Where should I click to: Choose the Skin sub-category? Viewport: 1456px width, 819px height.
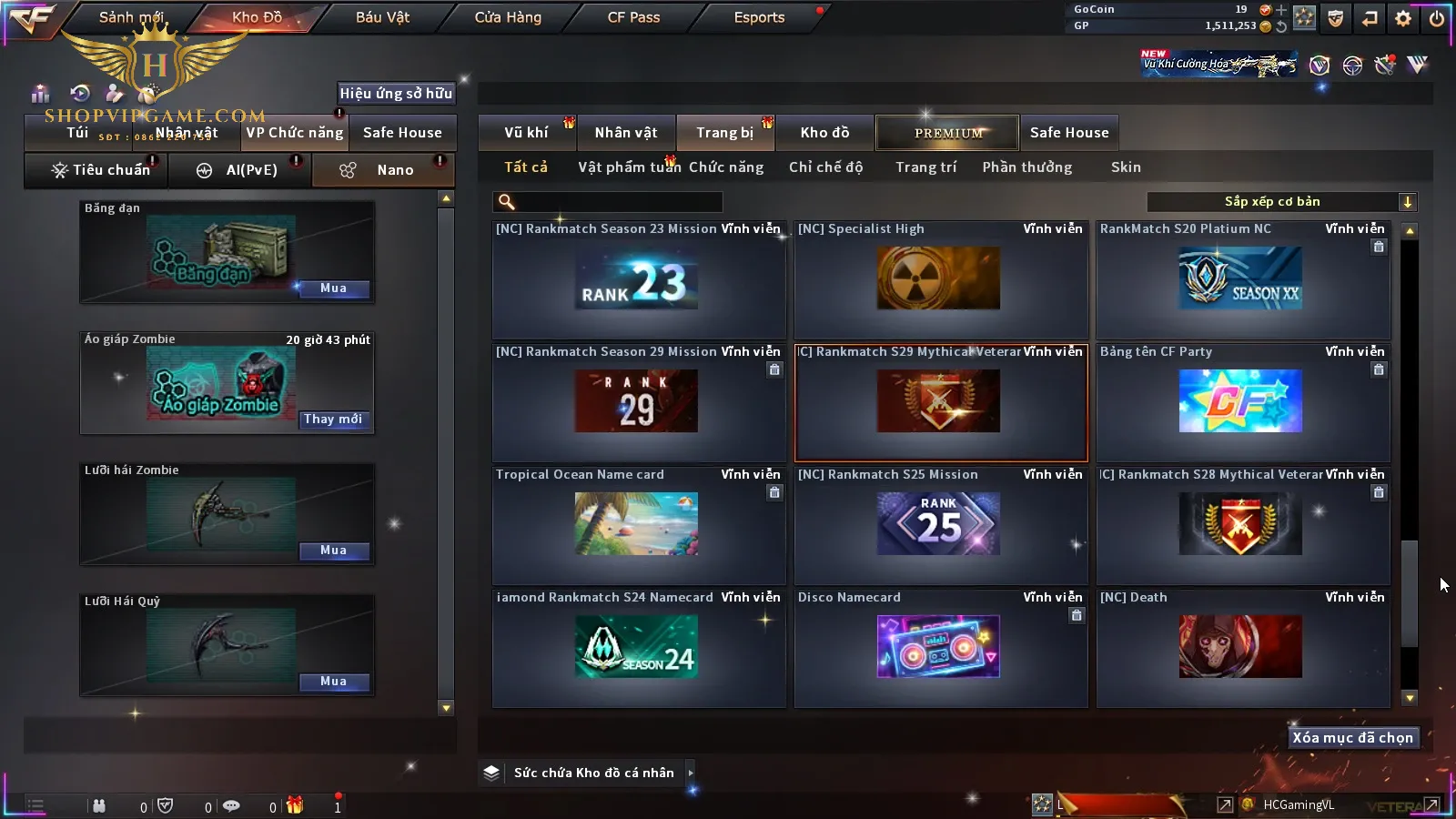tap(1126, 167)
